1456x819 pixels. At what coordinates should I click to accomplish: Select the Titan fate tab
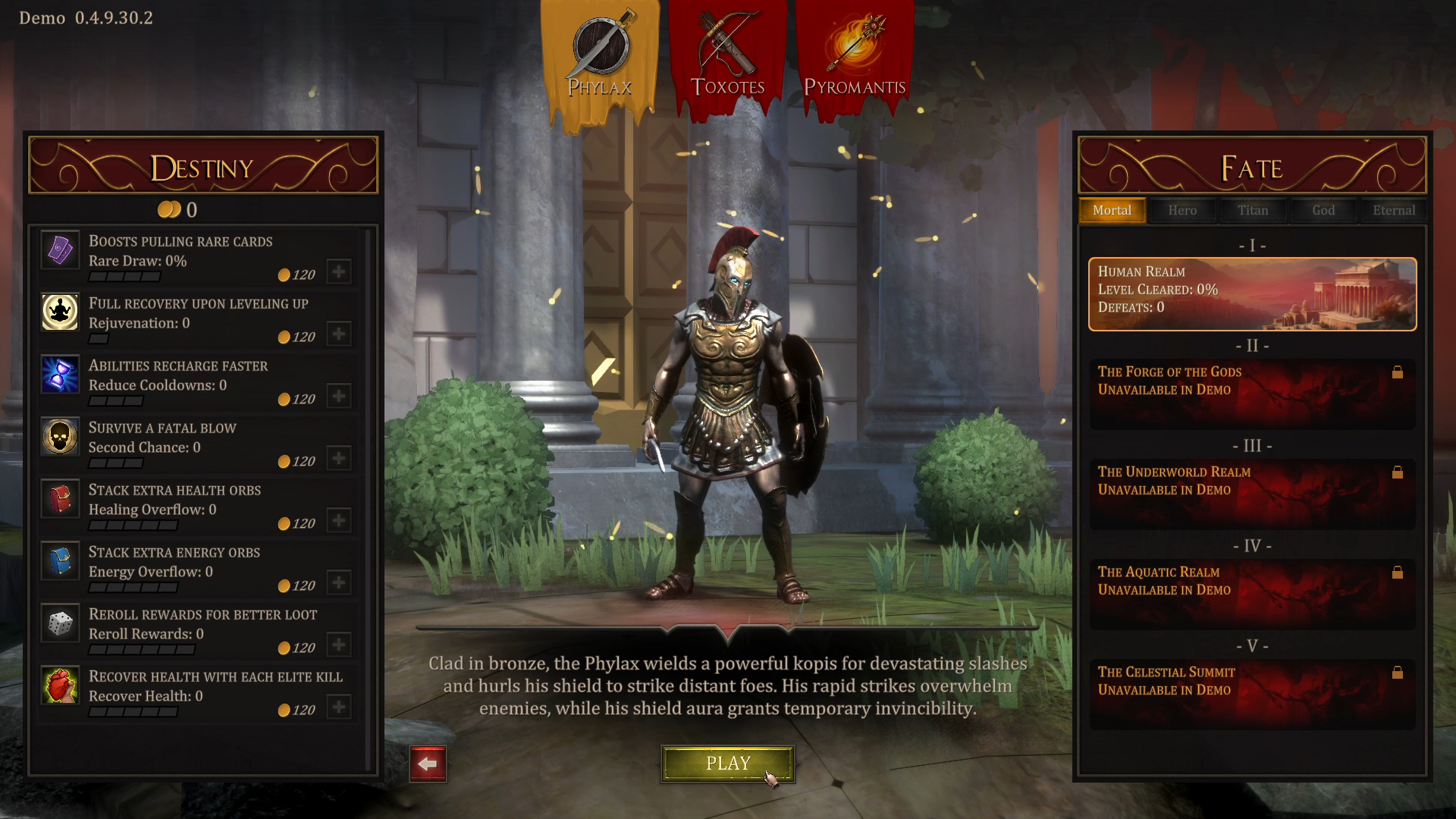1253,210
